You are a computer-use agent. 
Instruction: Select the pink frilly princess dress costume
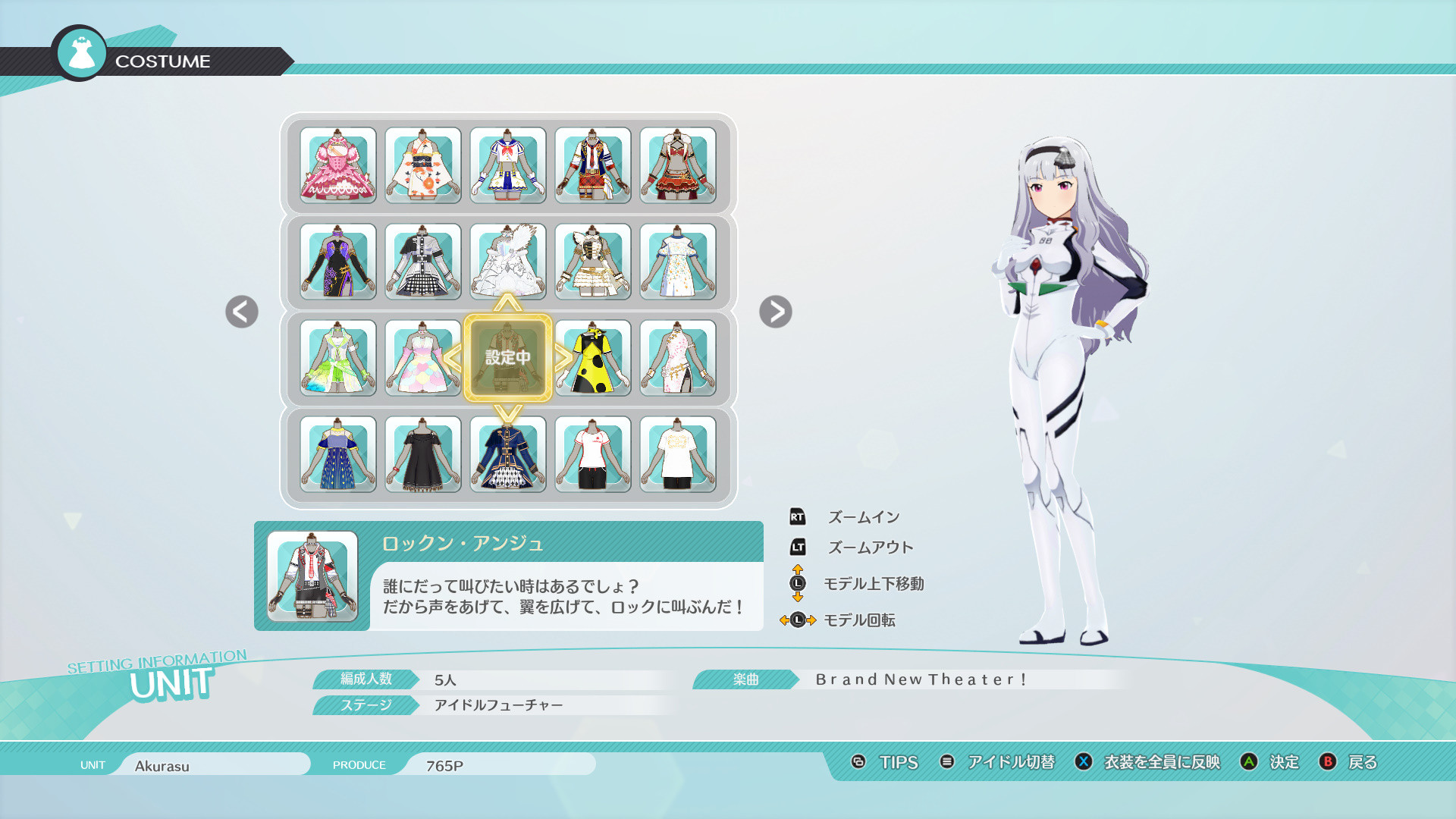click(338, 165)
